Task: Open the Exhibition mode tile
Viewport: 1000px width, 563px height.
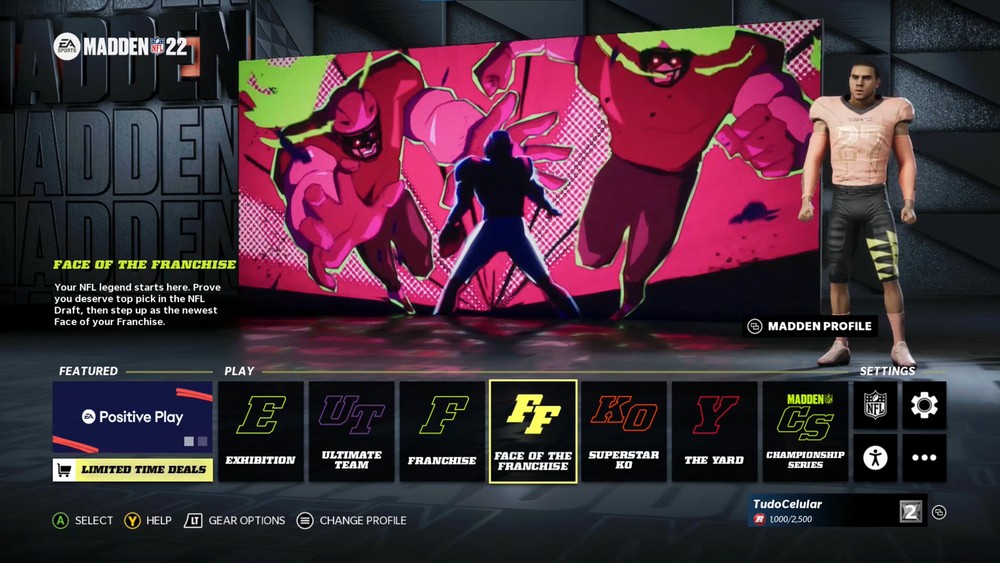Action: (261, 430)
